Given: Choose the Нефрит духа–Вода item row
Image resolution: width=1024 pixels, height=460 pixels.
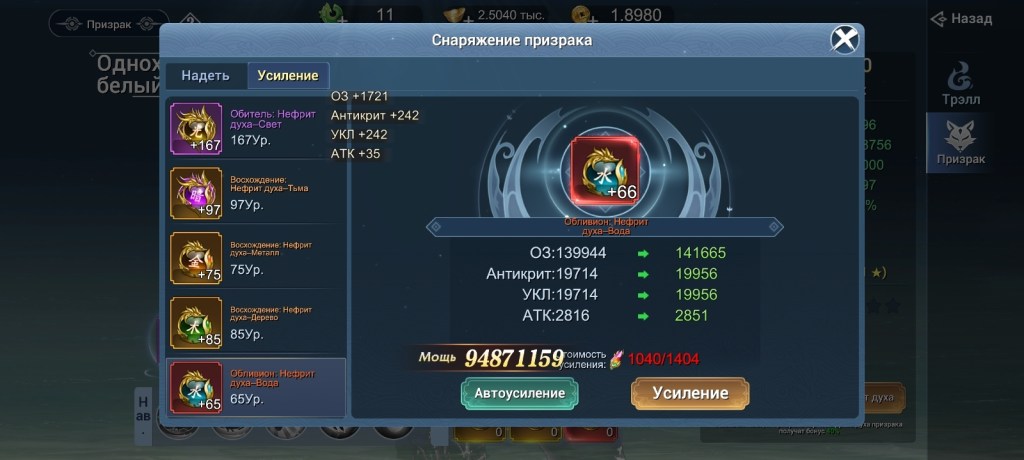Looking at the screenshot, I should (256, 387).
